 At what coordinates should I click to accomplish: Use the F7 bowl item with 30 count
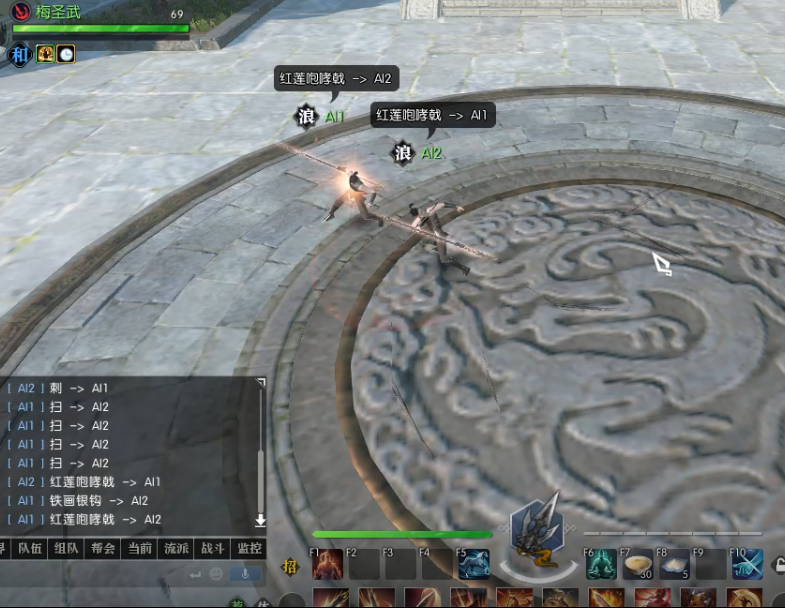click(x=637, y=565)
